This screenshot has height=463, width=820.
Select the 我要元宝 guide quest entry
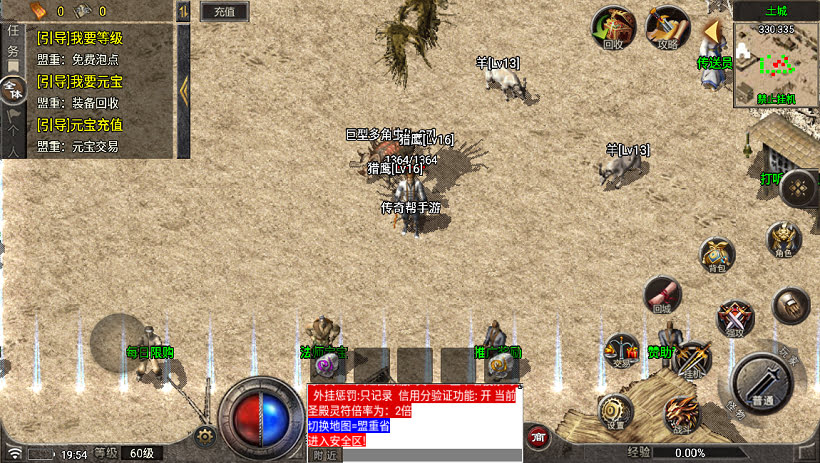click(x=80, y=81)
